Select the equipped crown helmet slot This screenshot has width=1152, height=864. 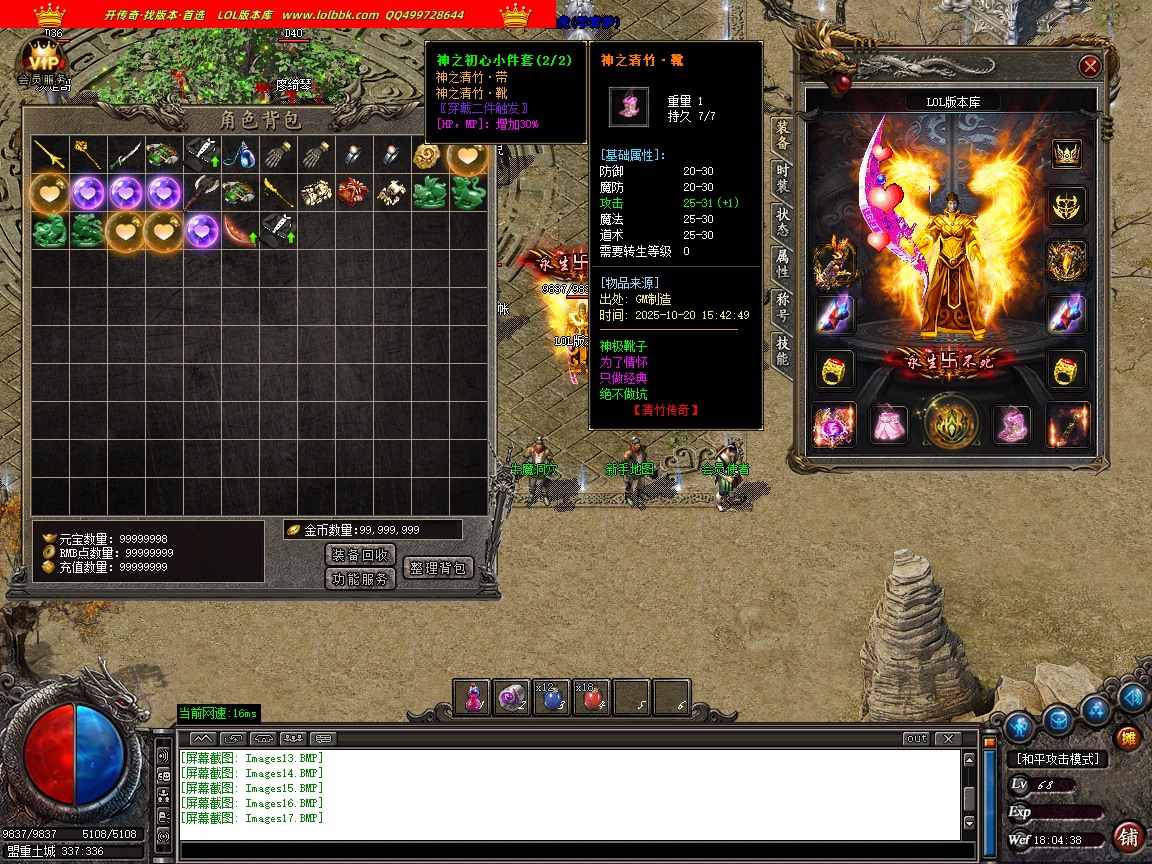tap(1068, 154)
